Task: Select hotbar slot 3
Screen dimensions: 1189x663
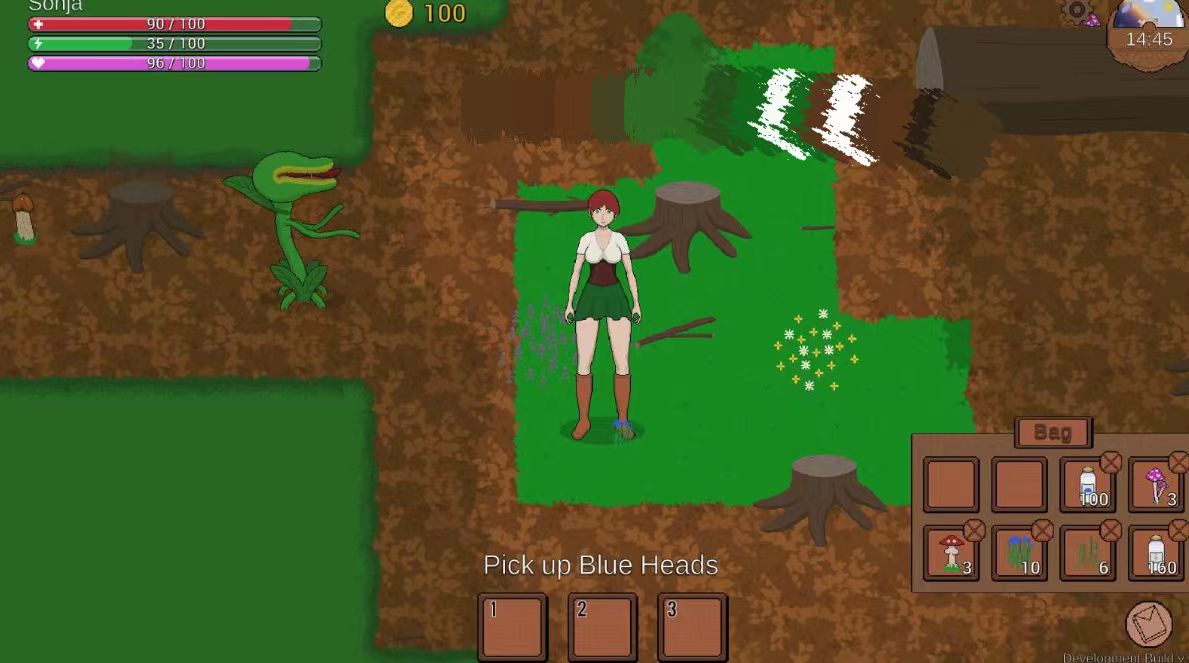Action: tap(692, 626)
